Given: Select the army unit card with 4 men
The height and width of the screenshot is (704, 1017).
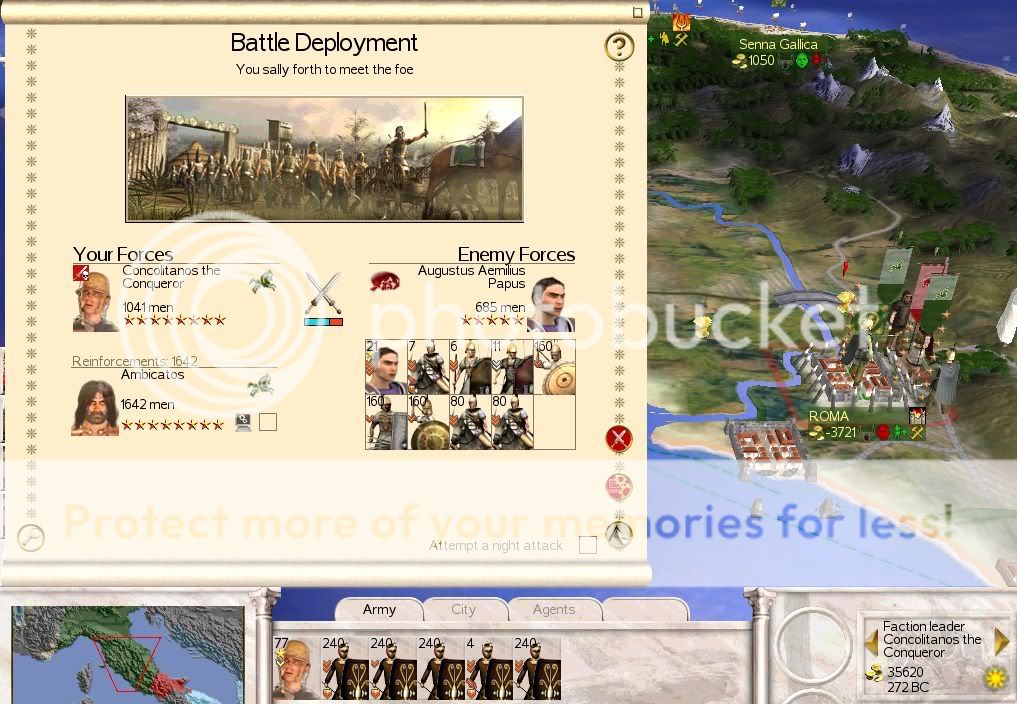Looking at the screenshot, I should pyautogui.click(x=488, y=668).
